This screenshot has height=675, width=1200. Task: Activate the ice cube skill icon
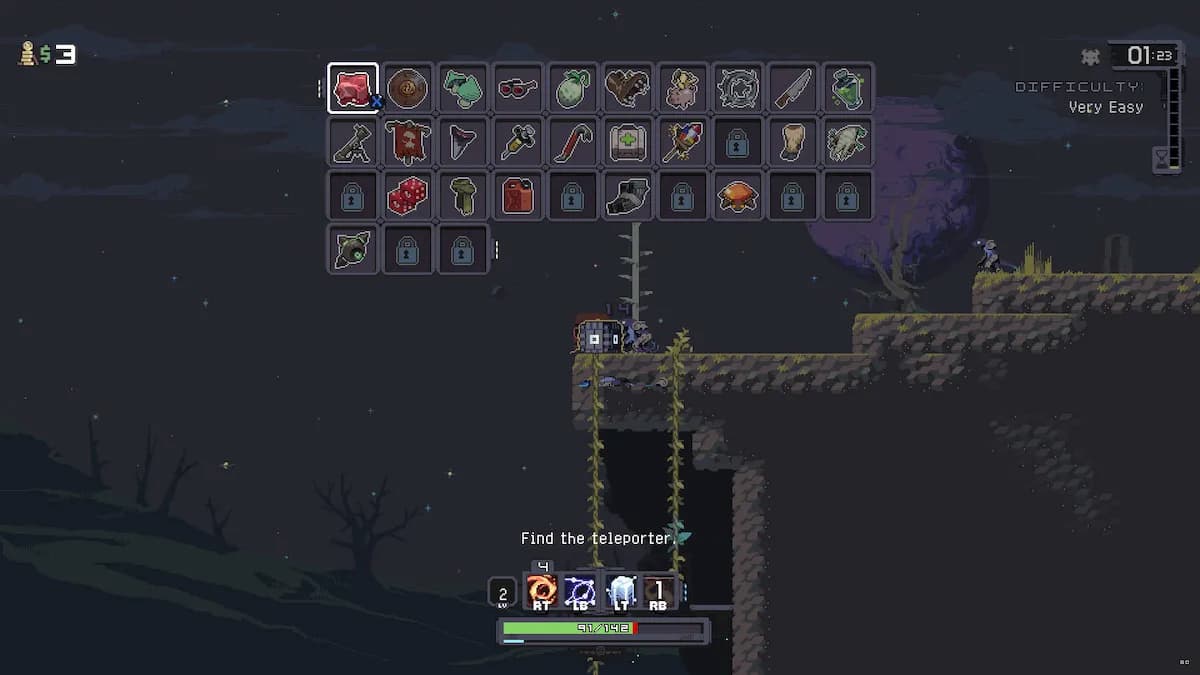click(x=621, y=591)
